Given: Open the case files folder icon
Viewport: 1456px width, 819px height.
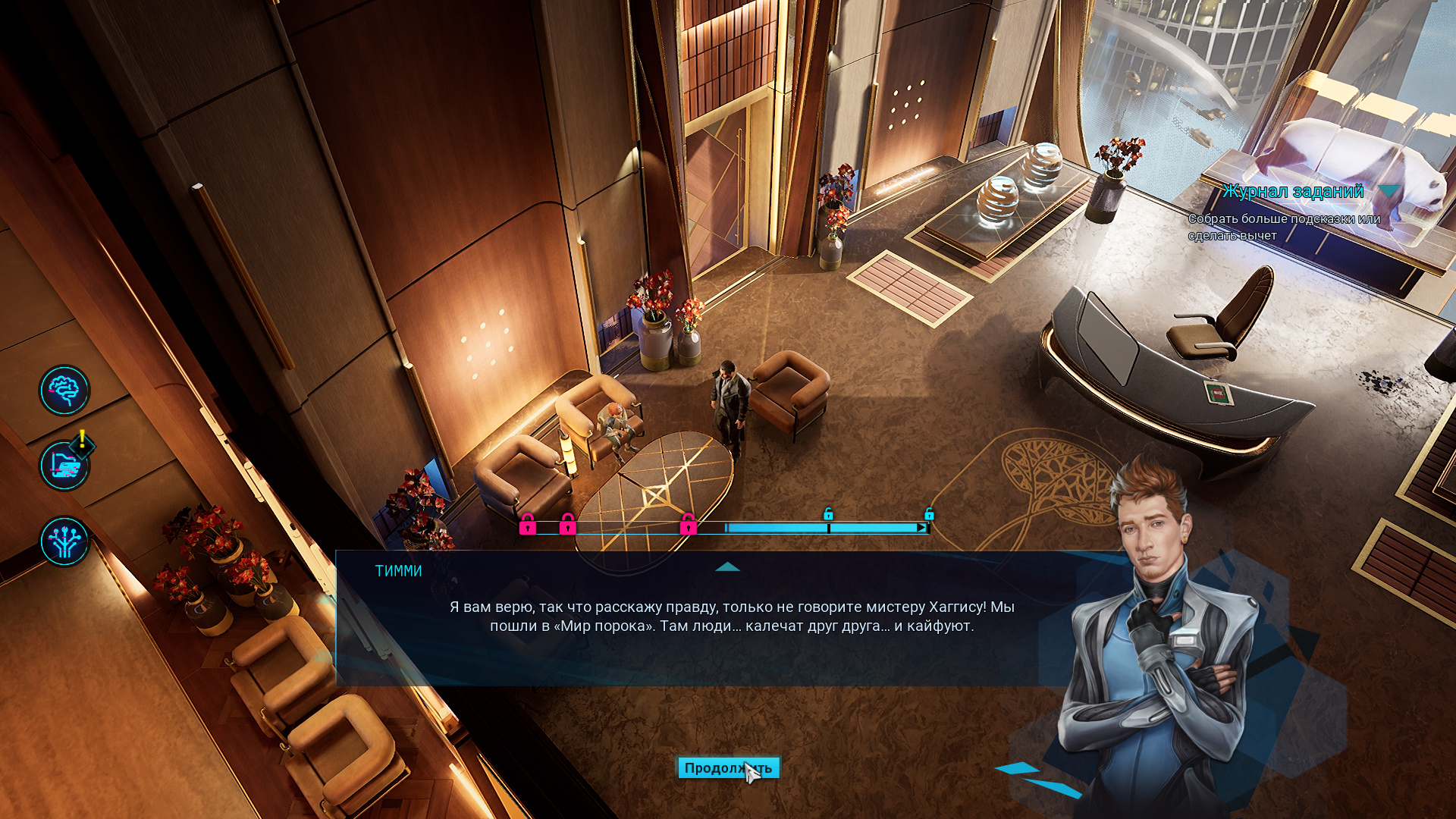Looking at the screenshot, I should 64,466.
